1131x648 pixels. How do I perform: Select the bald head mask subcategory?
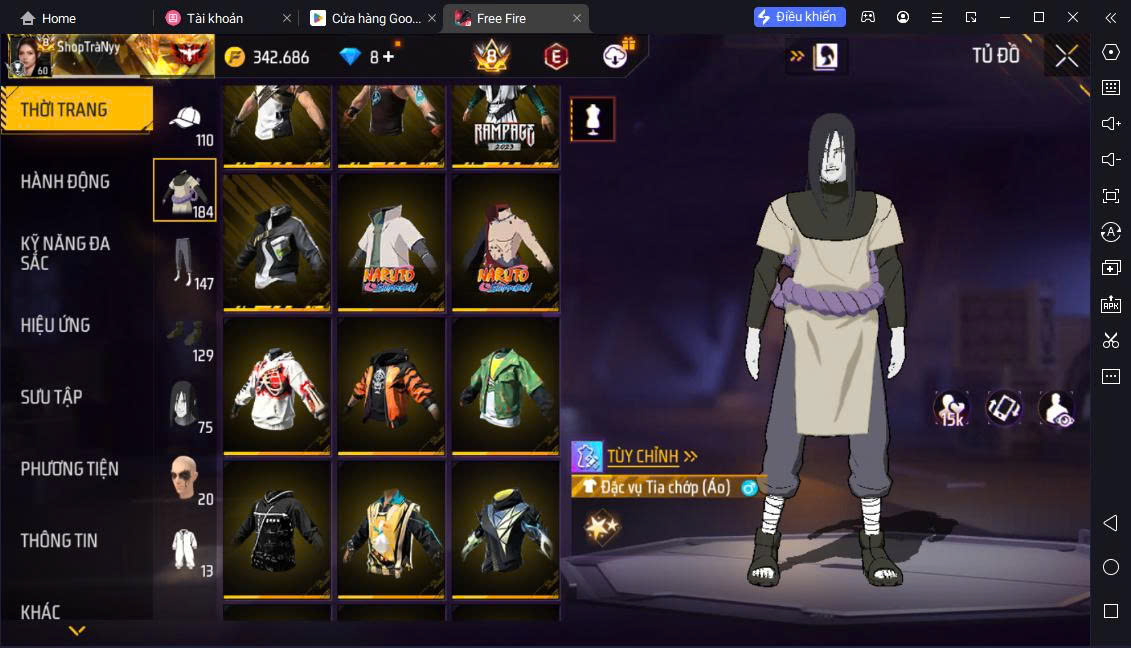pos(186,478)
